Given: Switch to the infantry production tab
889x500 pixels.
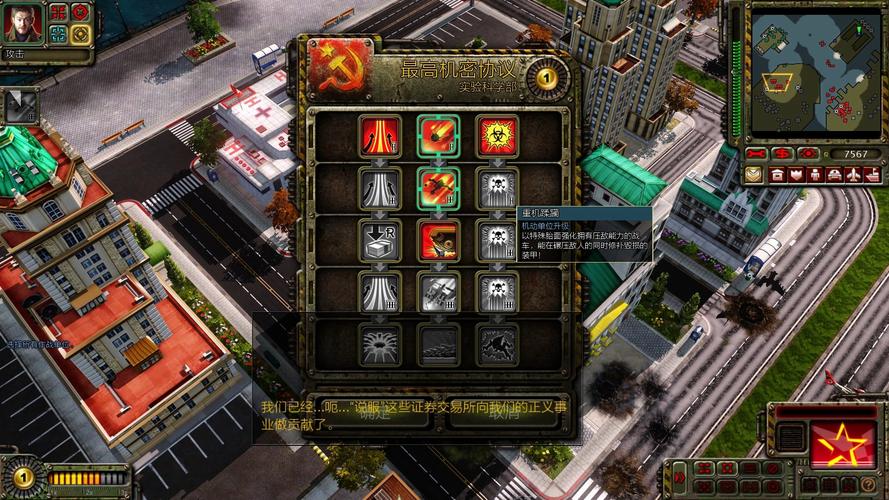Looking at the screenshot, I should 815,174.
